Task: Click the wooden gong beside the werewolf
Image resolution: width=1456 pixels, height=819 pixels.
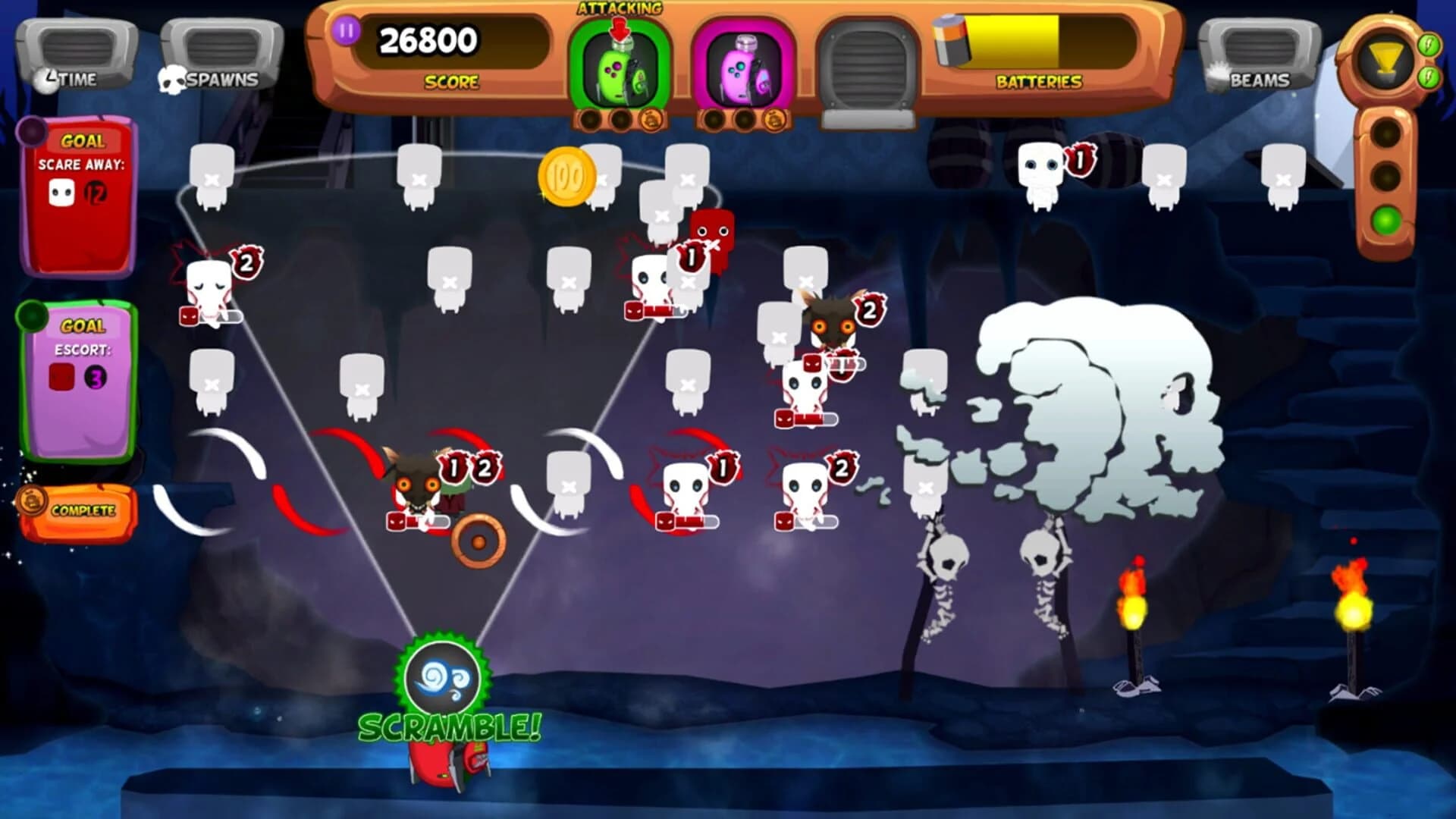Action: (x=478, y=541)
